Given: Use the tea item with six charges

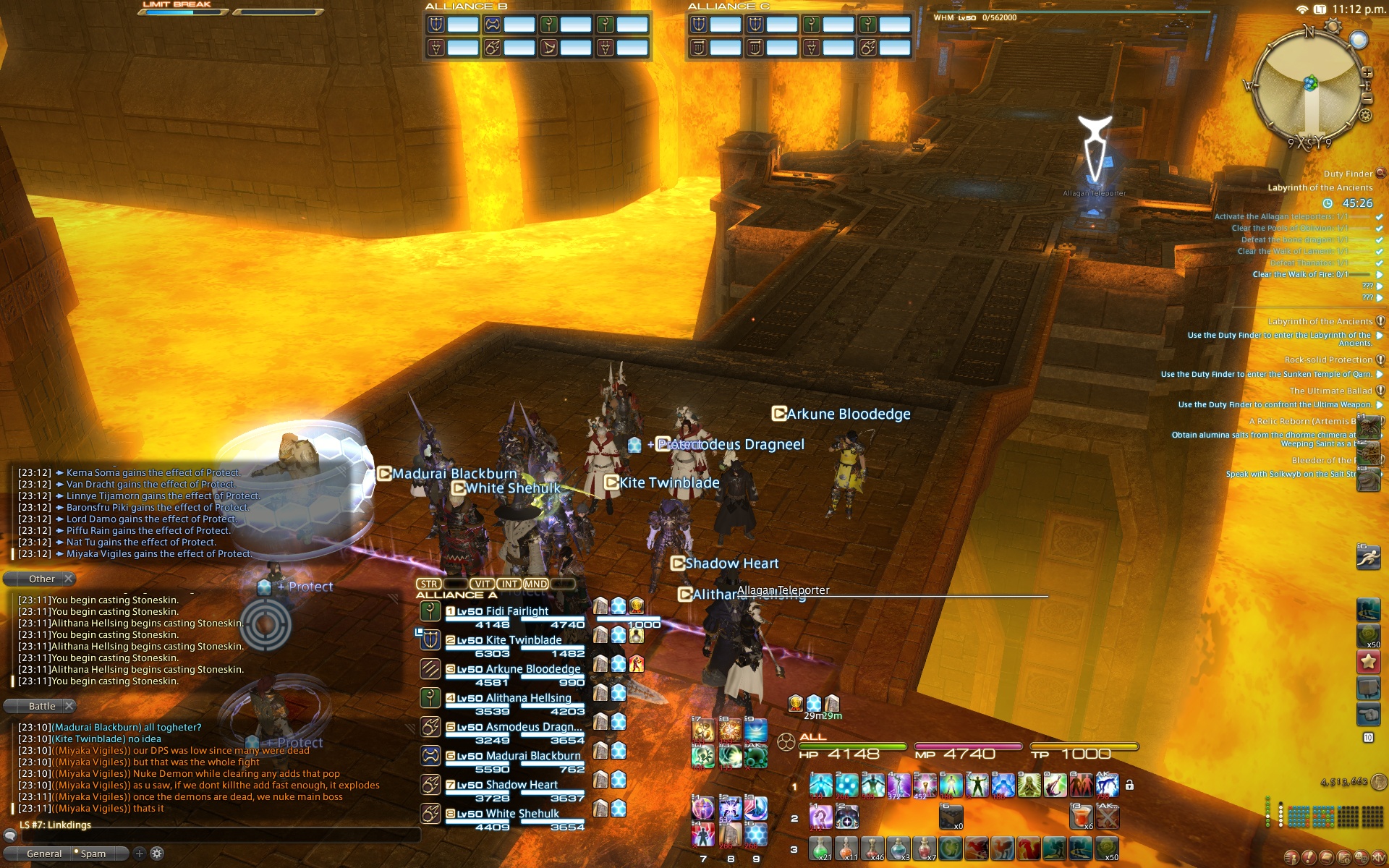Looking at the screenshot, I should click(1081, 817).
